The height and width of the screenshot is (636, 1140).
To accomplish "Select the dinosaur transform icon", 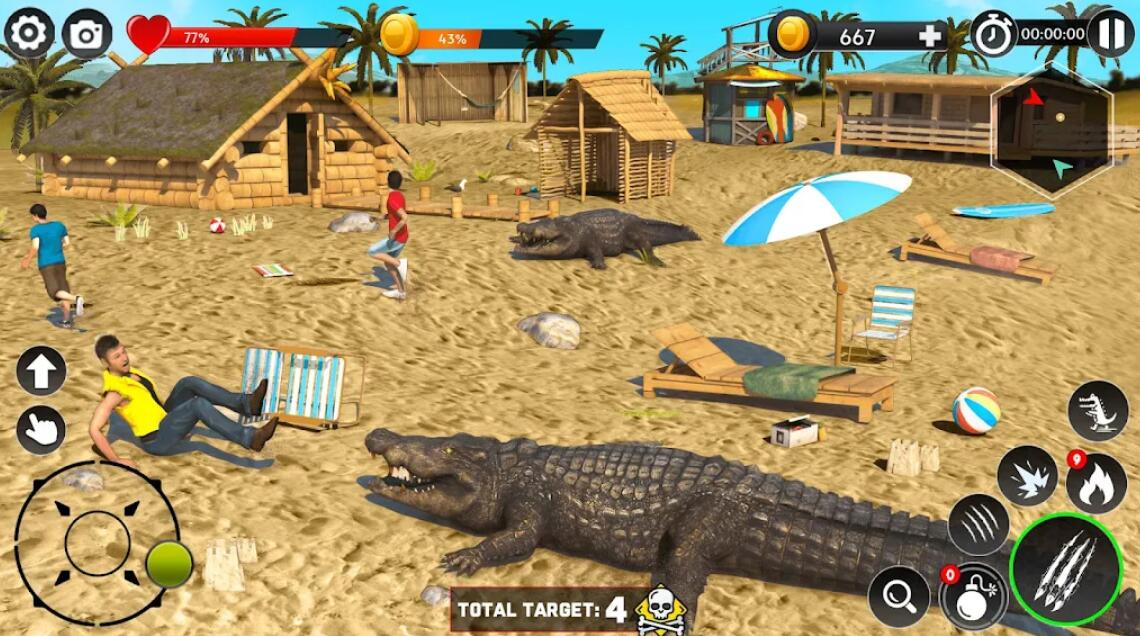I will pos(1097,410).
